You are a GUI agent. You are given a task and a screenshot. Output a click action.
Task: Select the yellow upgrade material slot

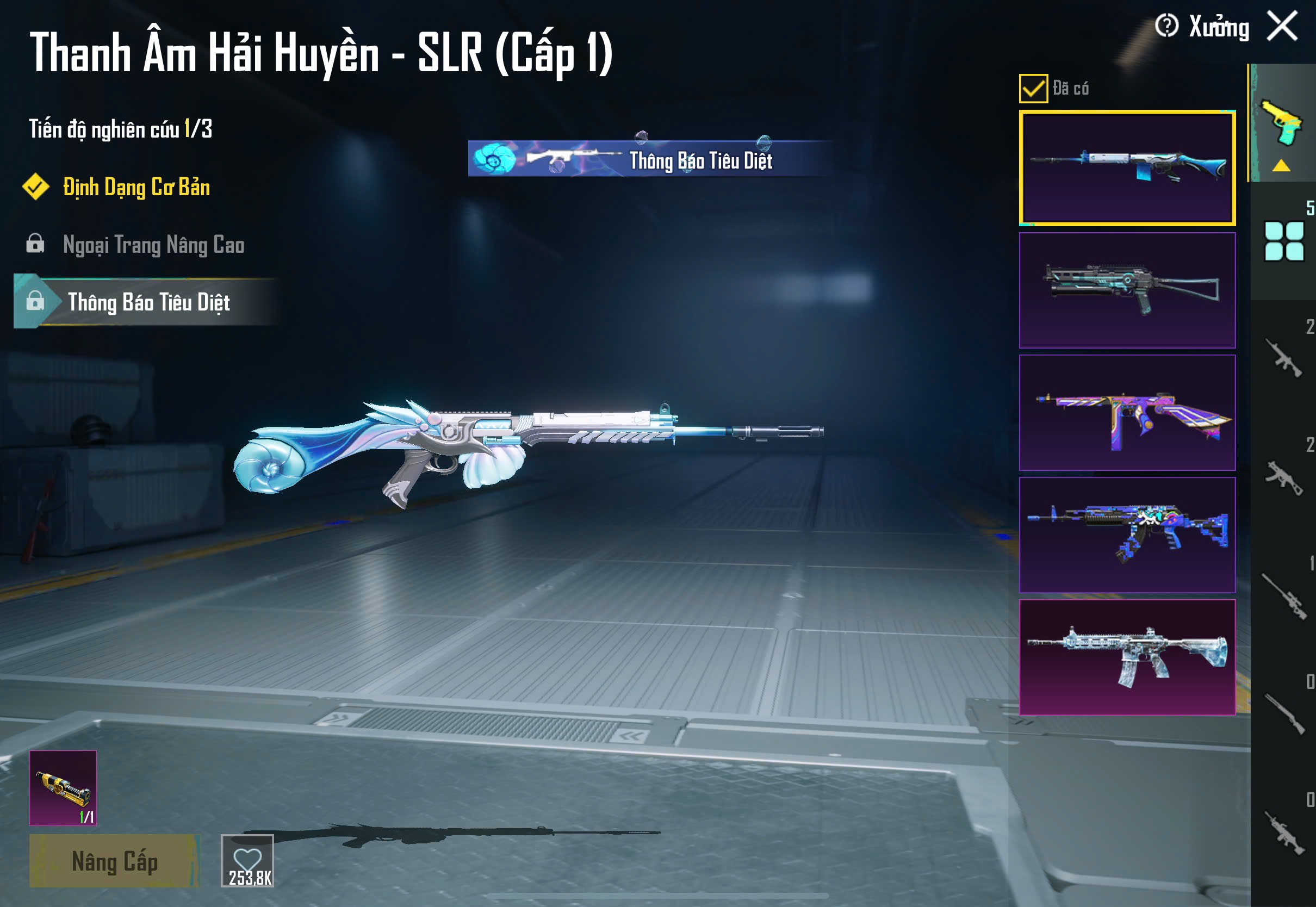(x=63, y=788)
